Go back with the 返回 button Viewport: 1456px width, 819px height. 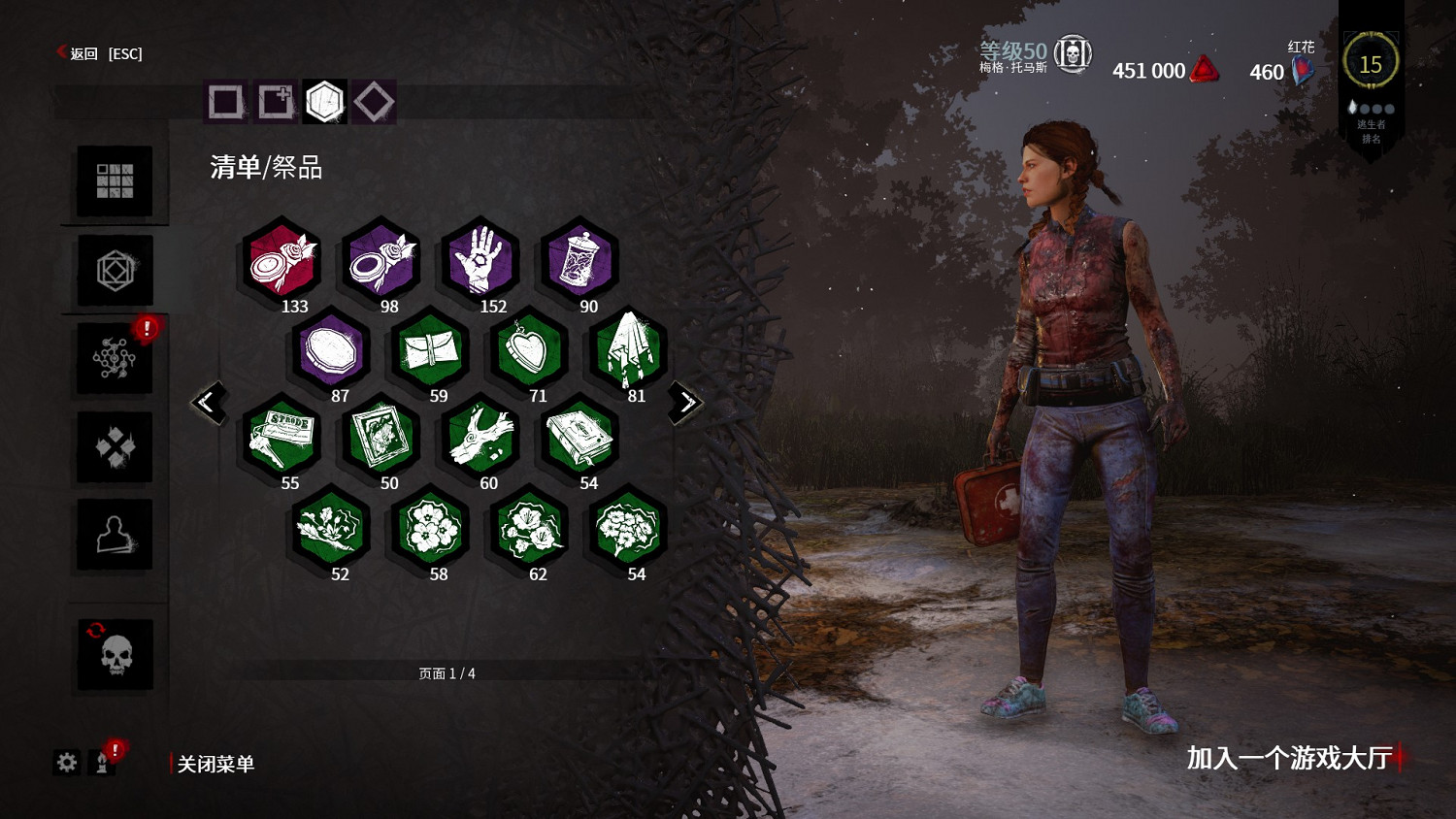click(84, 53)
